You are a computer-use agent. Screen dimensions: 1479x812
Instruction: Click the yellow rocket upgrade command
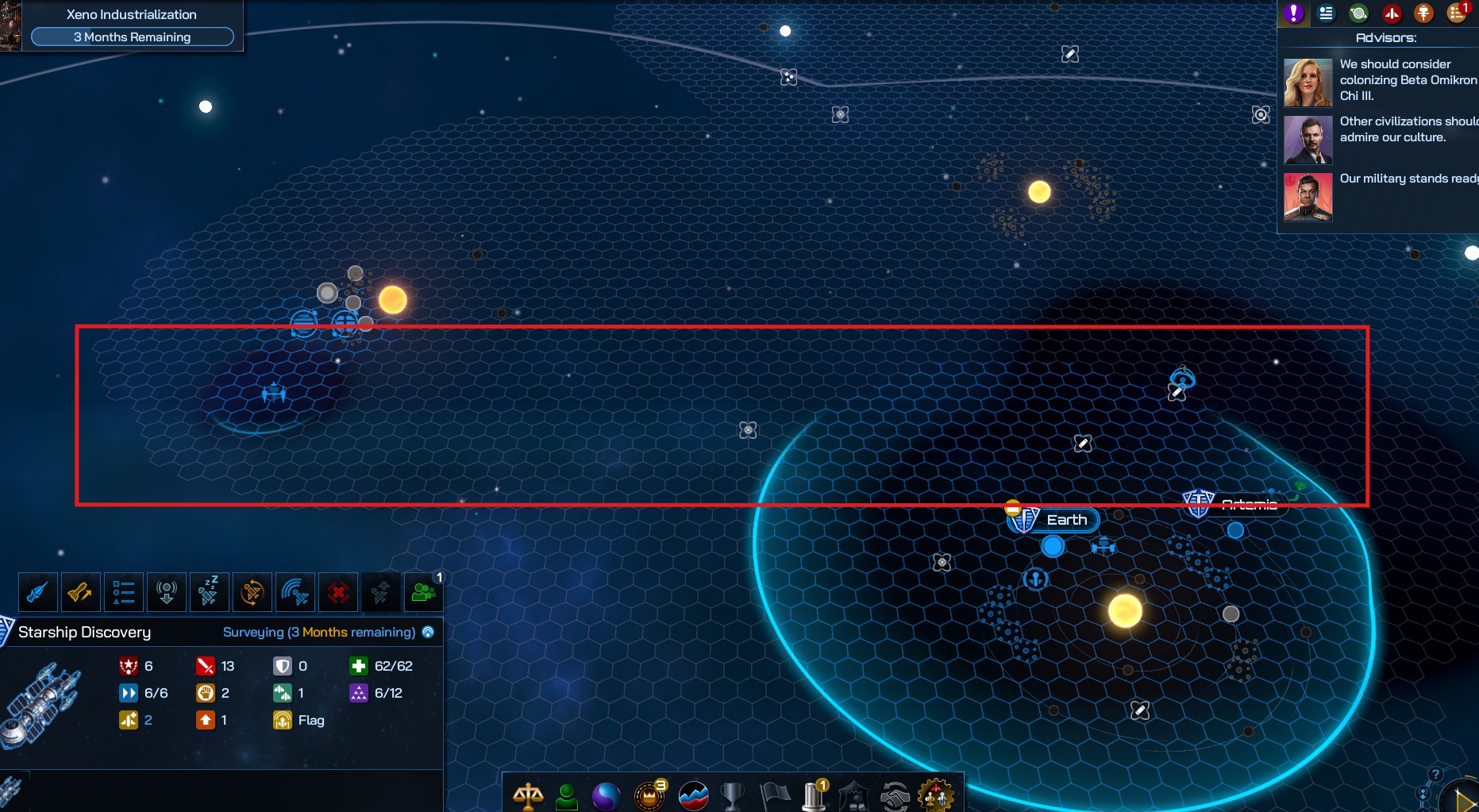pyautogui.click(x=80, y=592)
